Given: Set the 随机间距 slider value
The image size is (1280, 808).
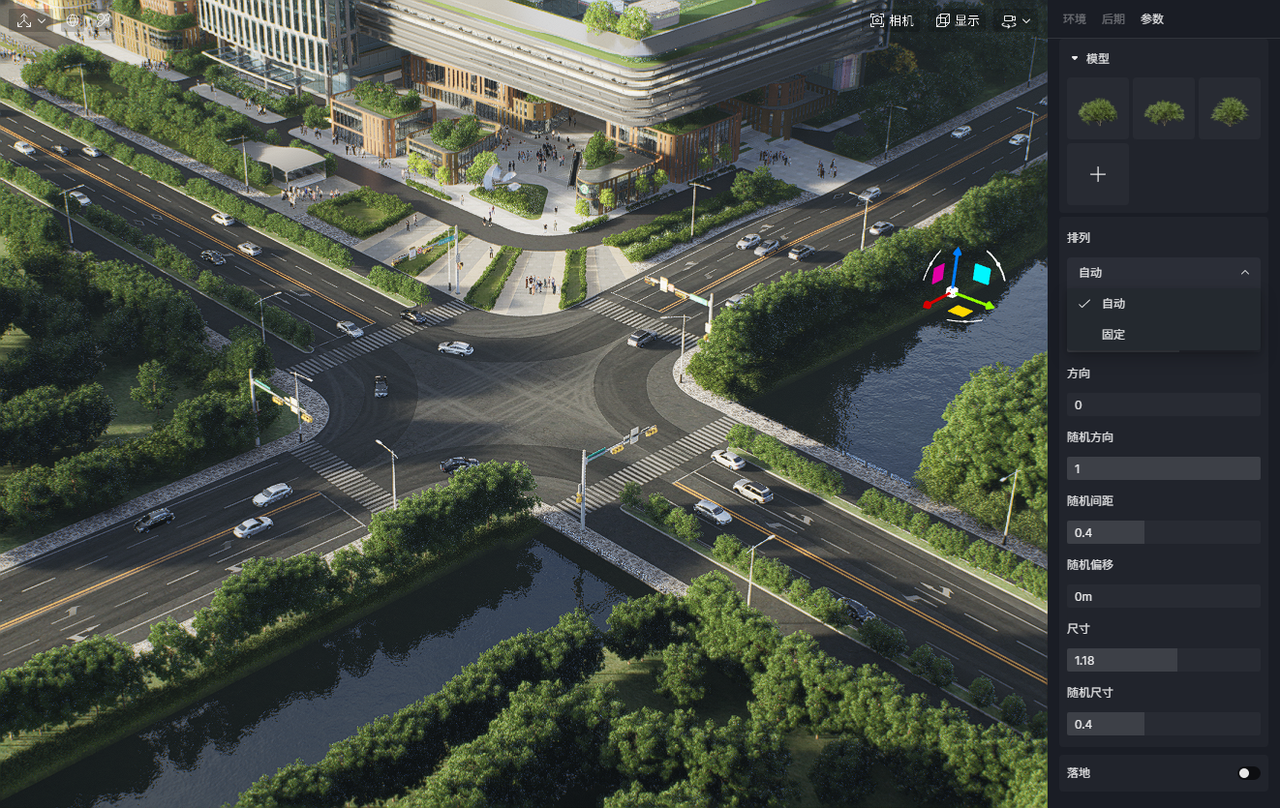Looking at the screenshot, I should [x=1163, y=532].
